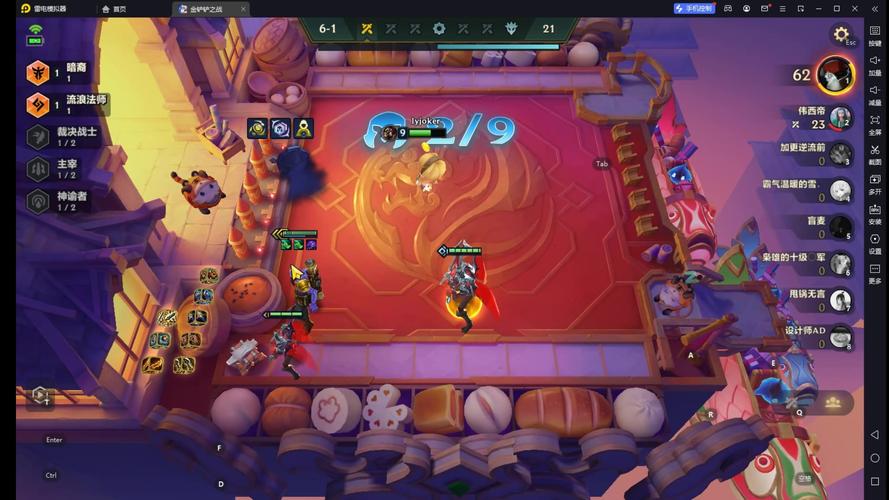Spectate player 盲麦's board
This screenshot has width=889, height=500.
pos(840,227)
